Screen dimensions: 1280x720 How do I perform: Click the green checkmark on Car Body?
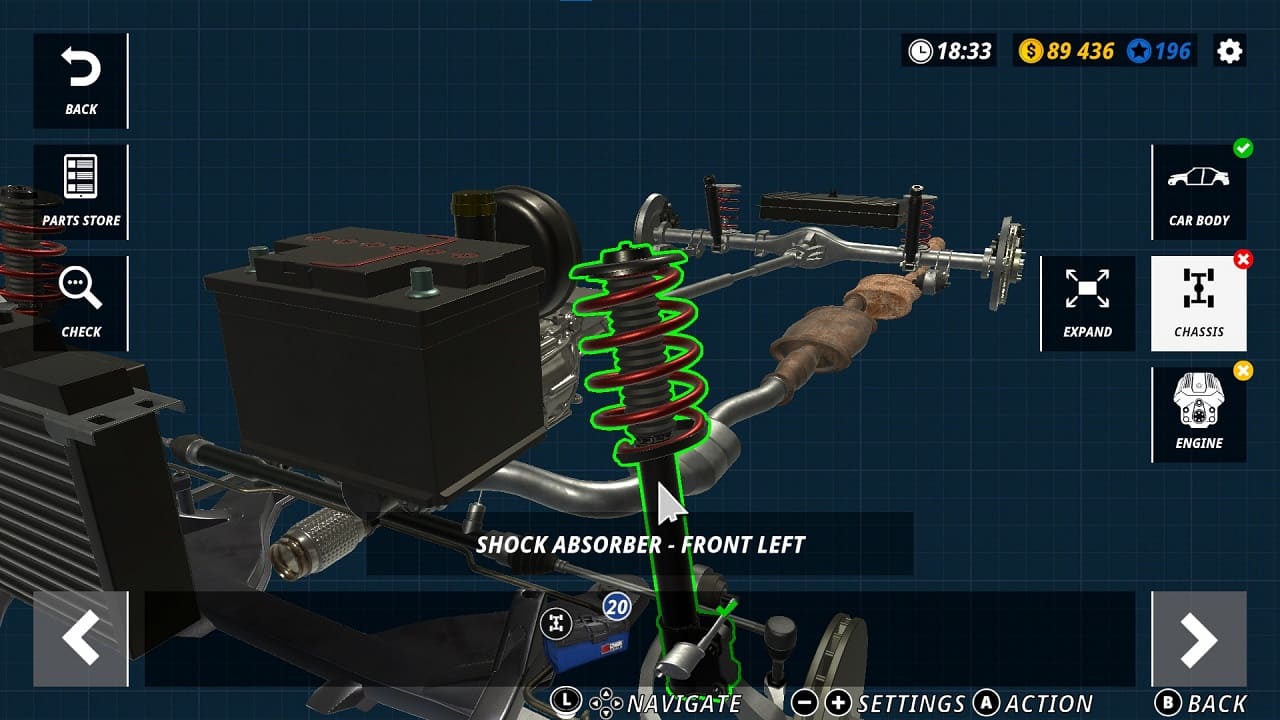pos(1243,149)
